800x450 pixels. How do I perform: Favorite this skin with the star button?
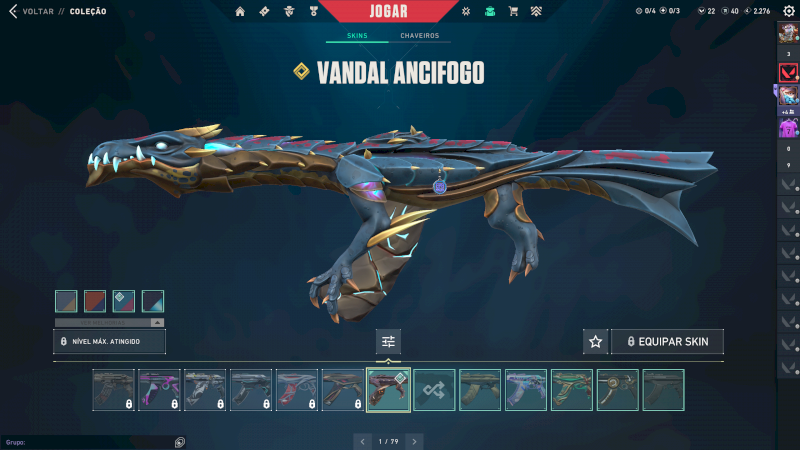(x=596, y=342)
